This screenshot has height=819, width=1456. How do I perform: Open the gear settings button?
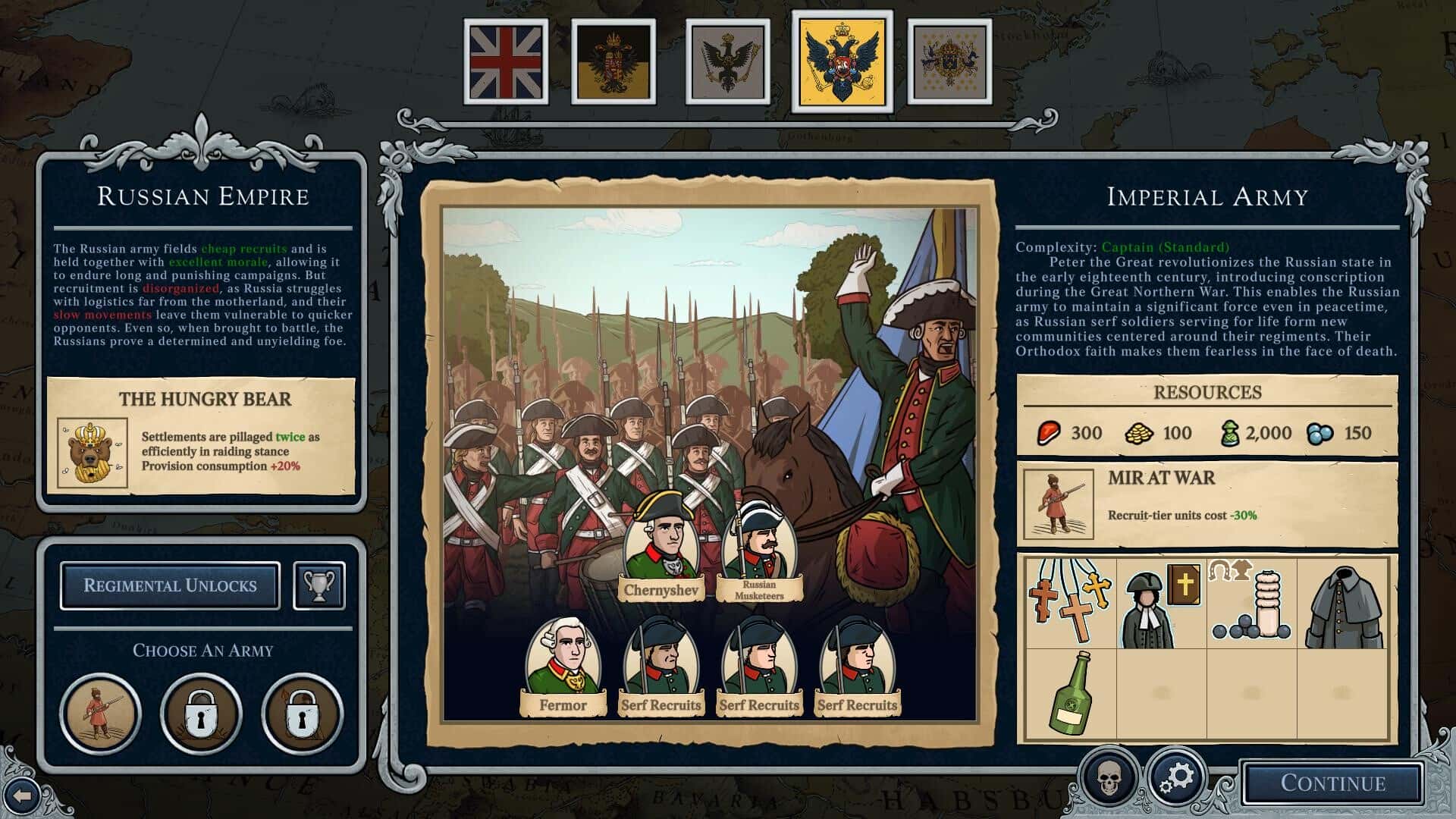click(1176, 777)
